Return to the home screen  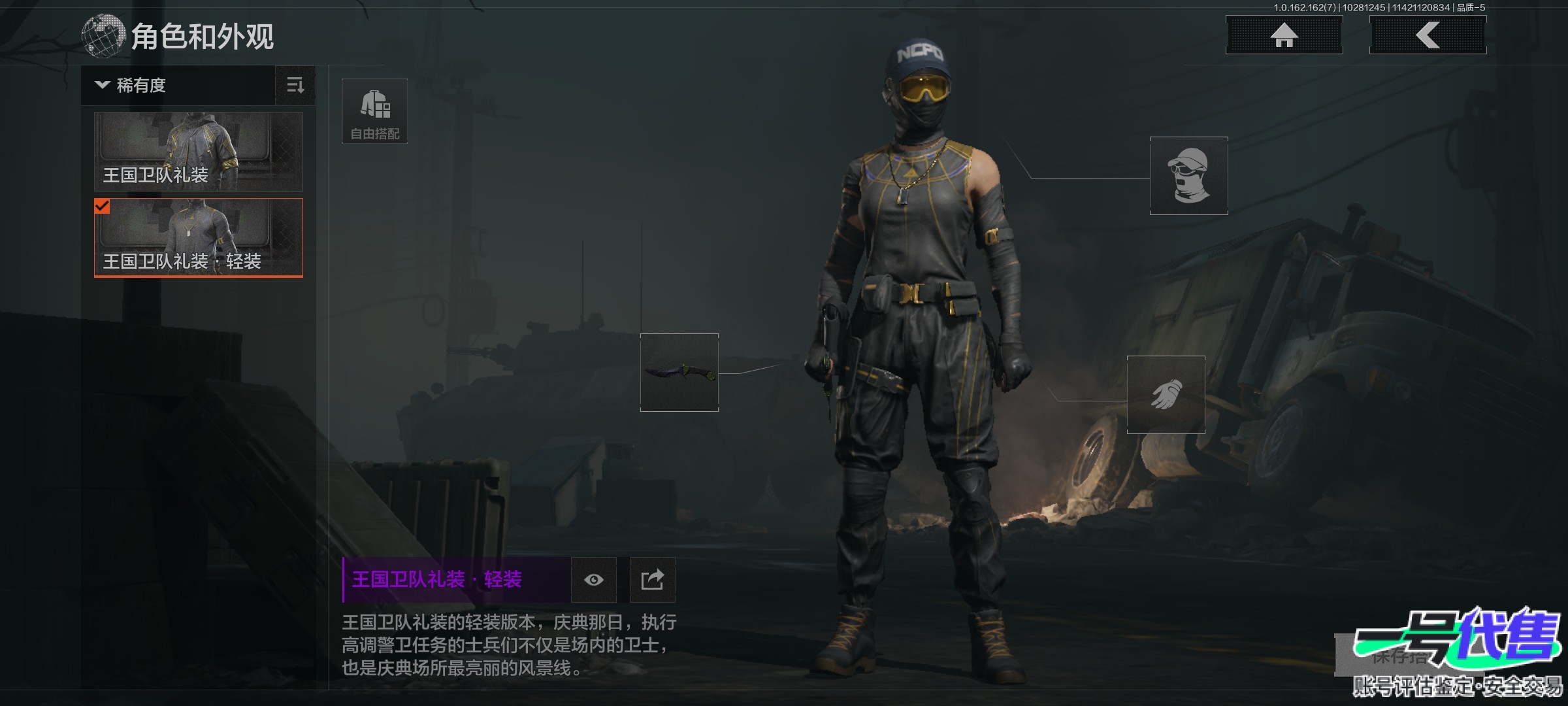point(1284,35)
